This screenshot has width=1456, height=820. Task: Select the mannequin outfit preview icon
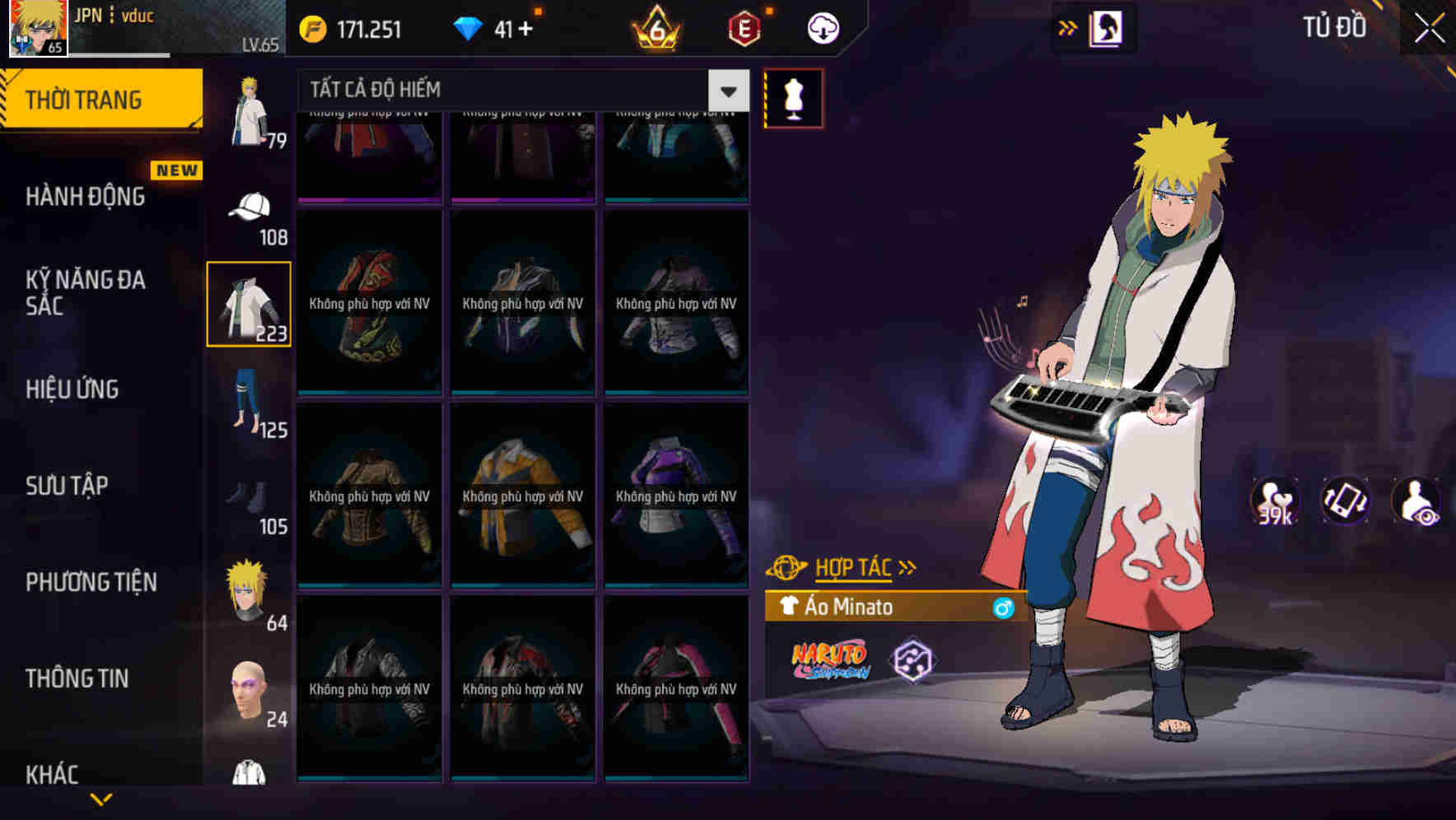(793, 99)
